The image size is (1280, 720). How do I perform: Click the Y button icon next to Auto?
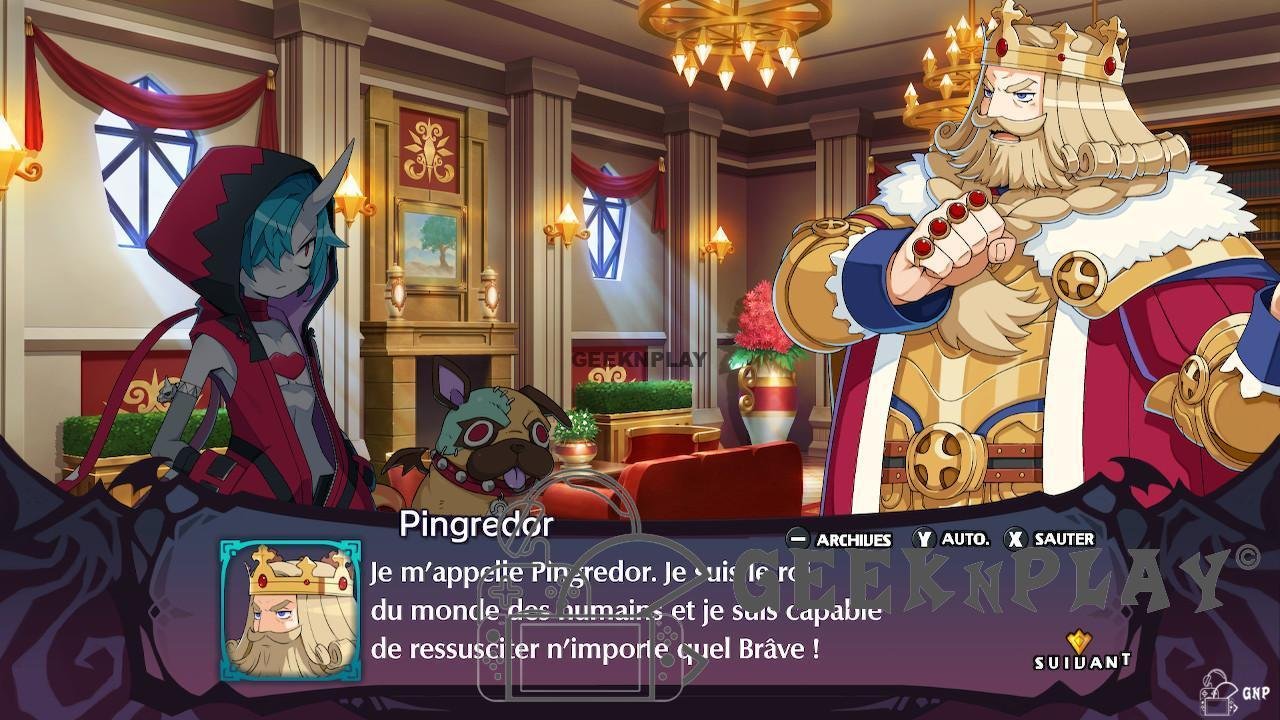click(x=925, y=539)
